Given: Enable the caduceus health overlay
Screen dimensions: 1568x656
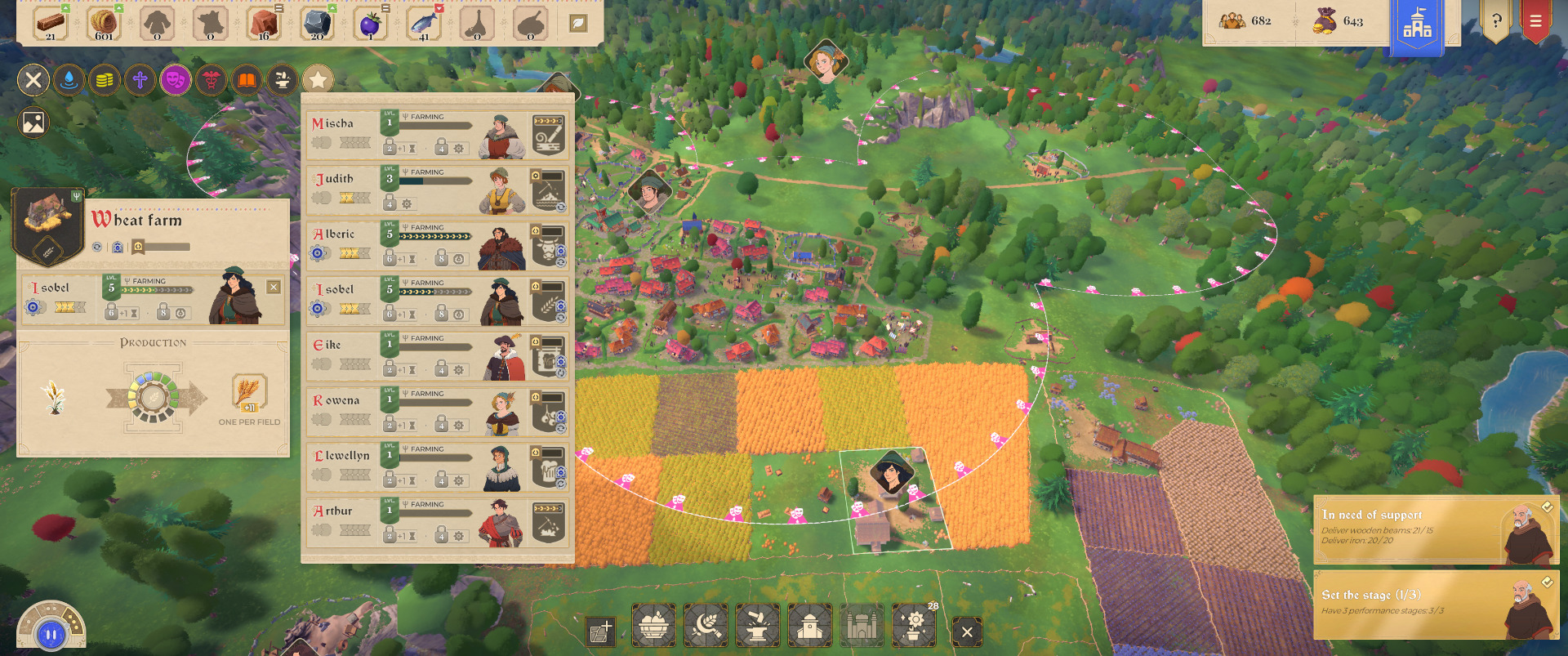Looking at the screenshot, I should (x=212, y=80).
